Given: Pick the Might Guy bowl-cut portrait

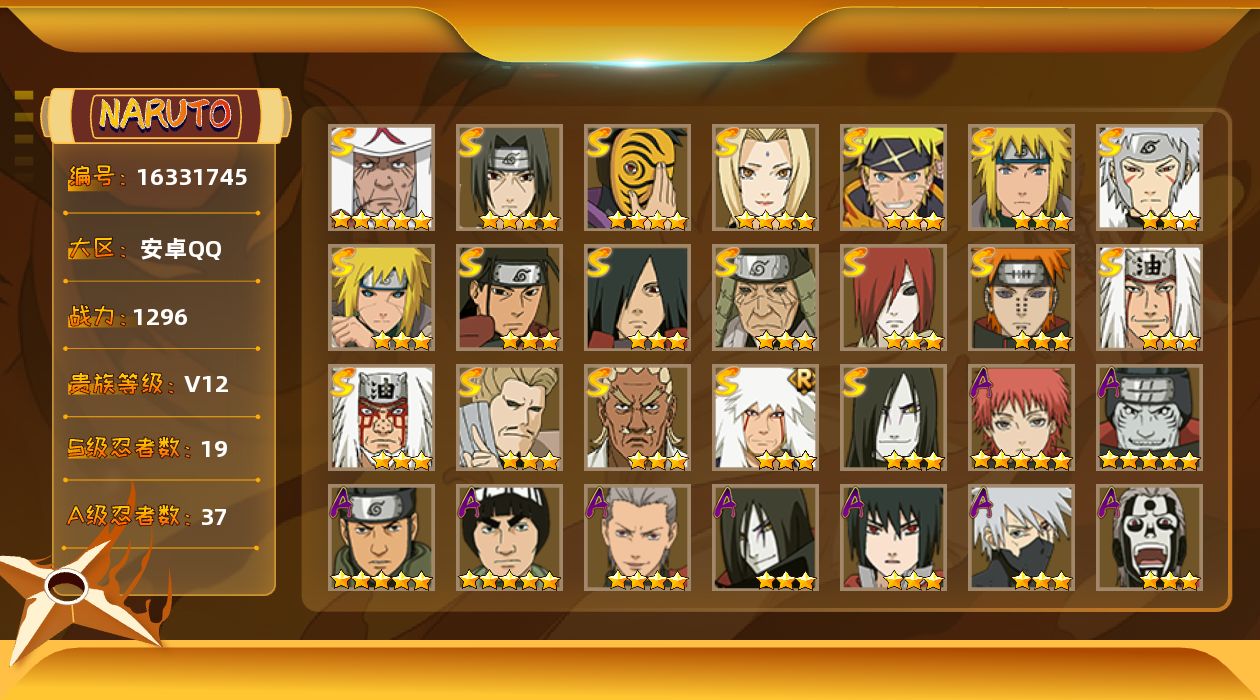Looking at the screenshot, I should (509, 537).
